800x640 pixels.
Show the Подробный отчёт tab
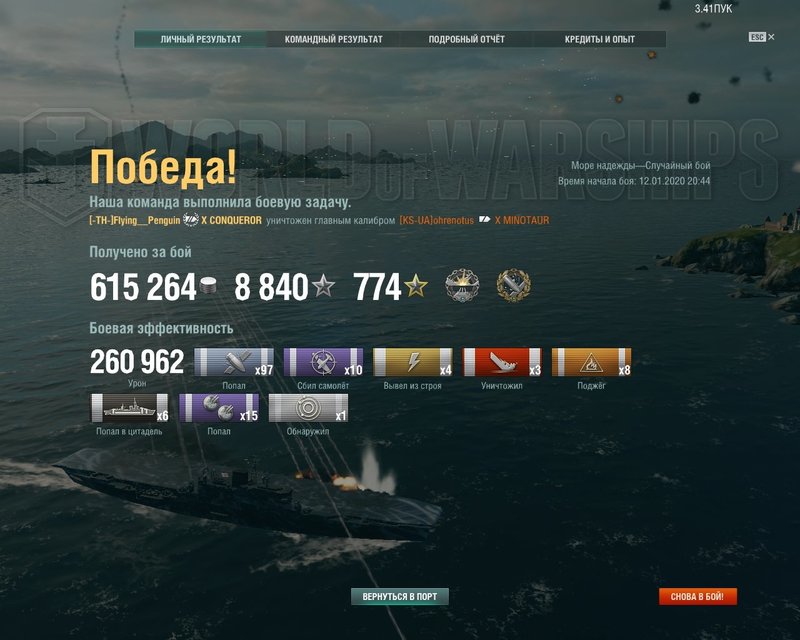[x=466, y=40]
